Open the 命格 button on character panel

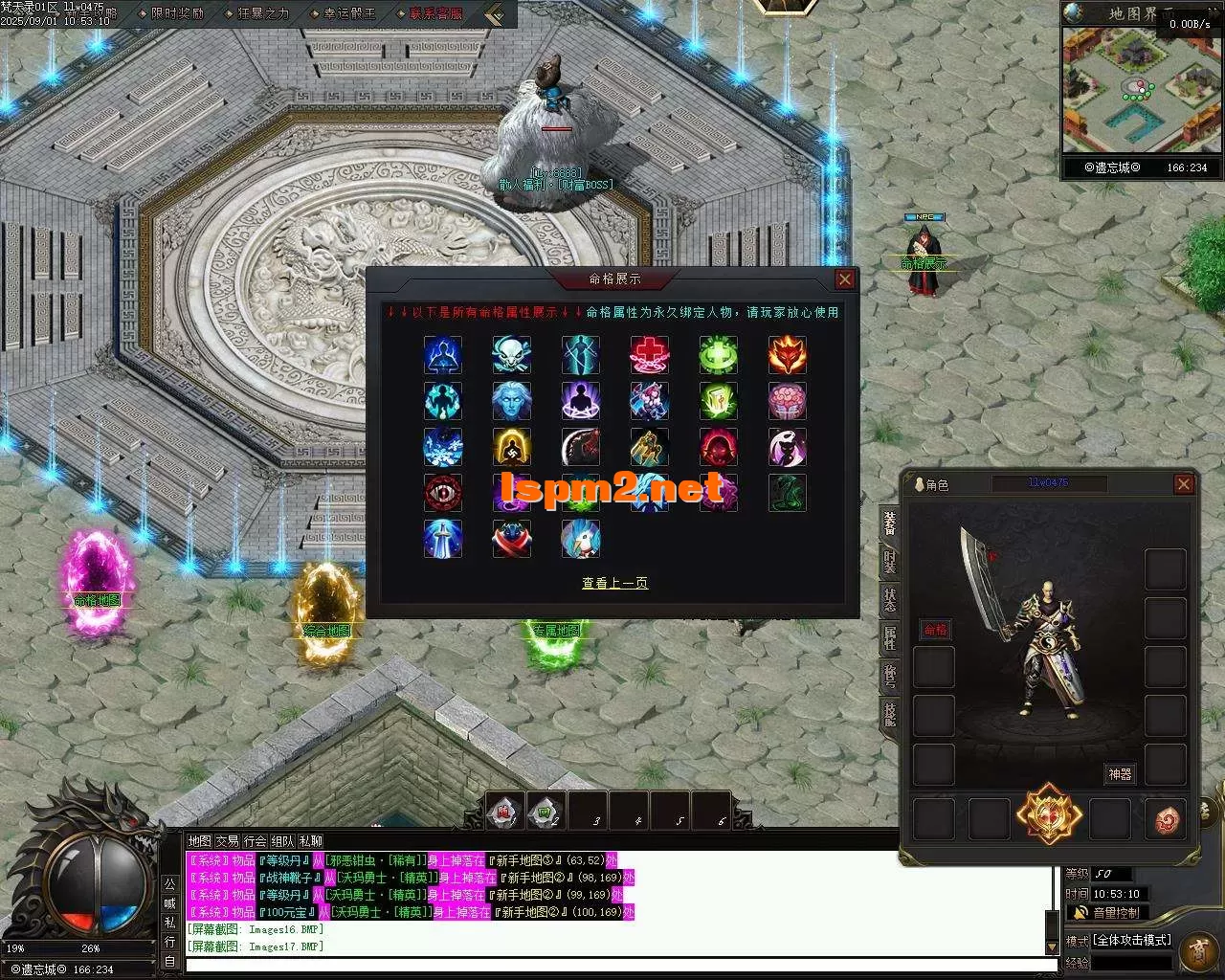(935, 629)
